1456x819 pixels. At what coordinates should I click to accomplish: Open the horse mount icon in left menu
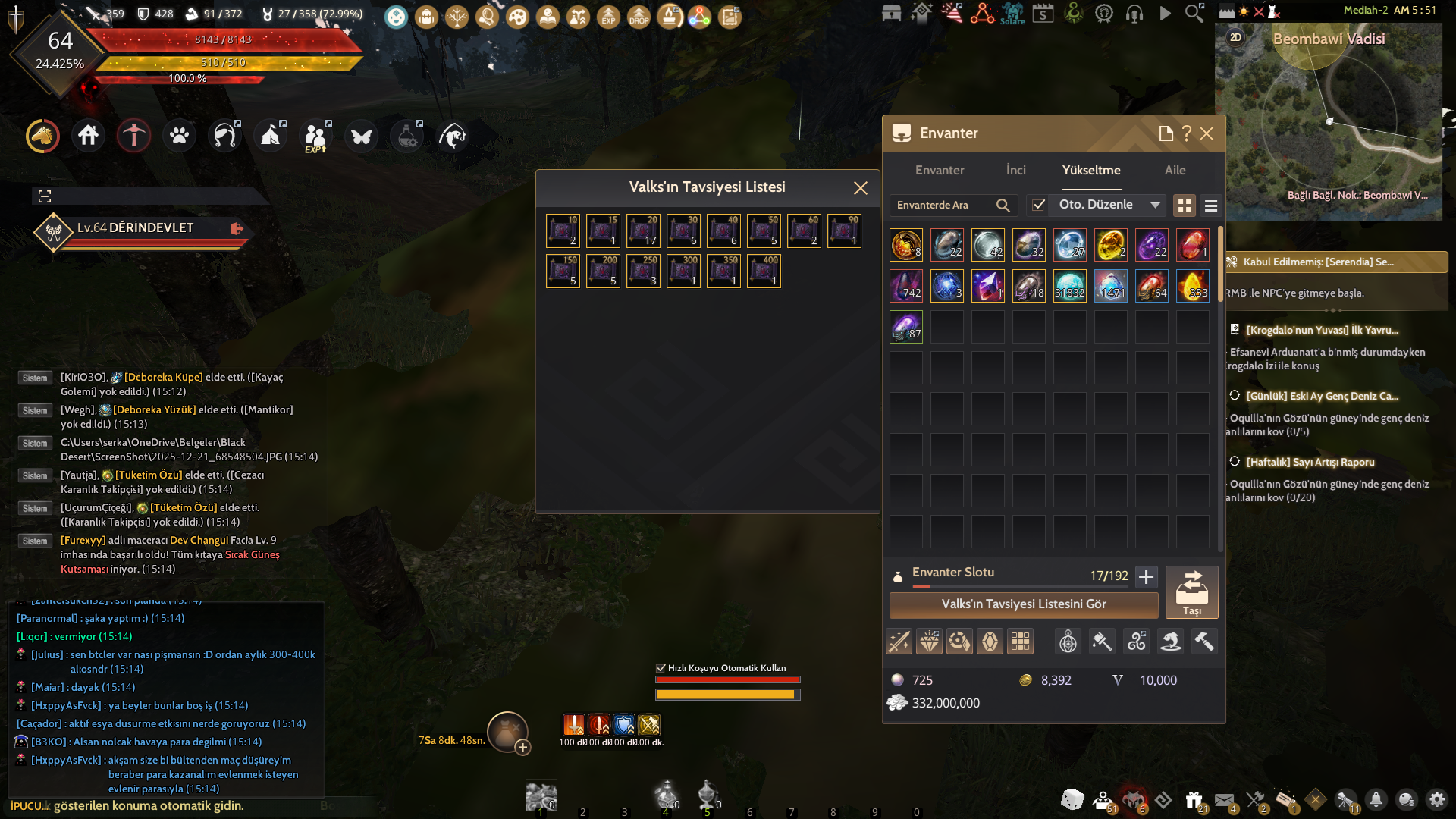pyautogui.click(x=42, y=136)
